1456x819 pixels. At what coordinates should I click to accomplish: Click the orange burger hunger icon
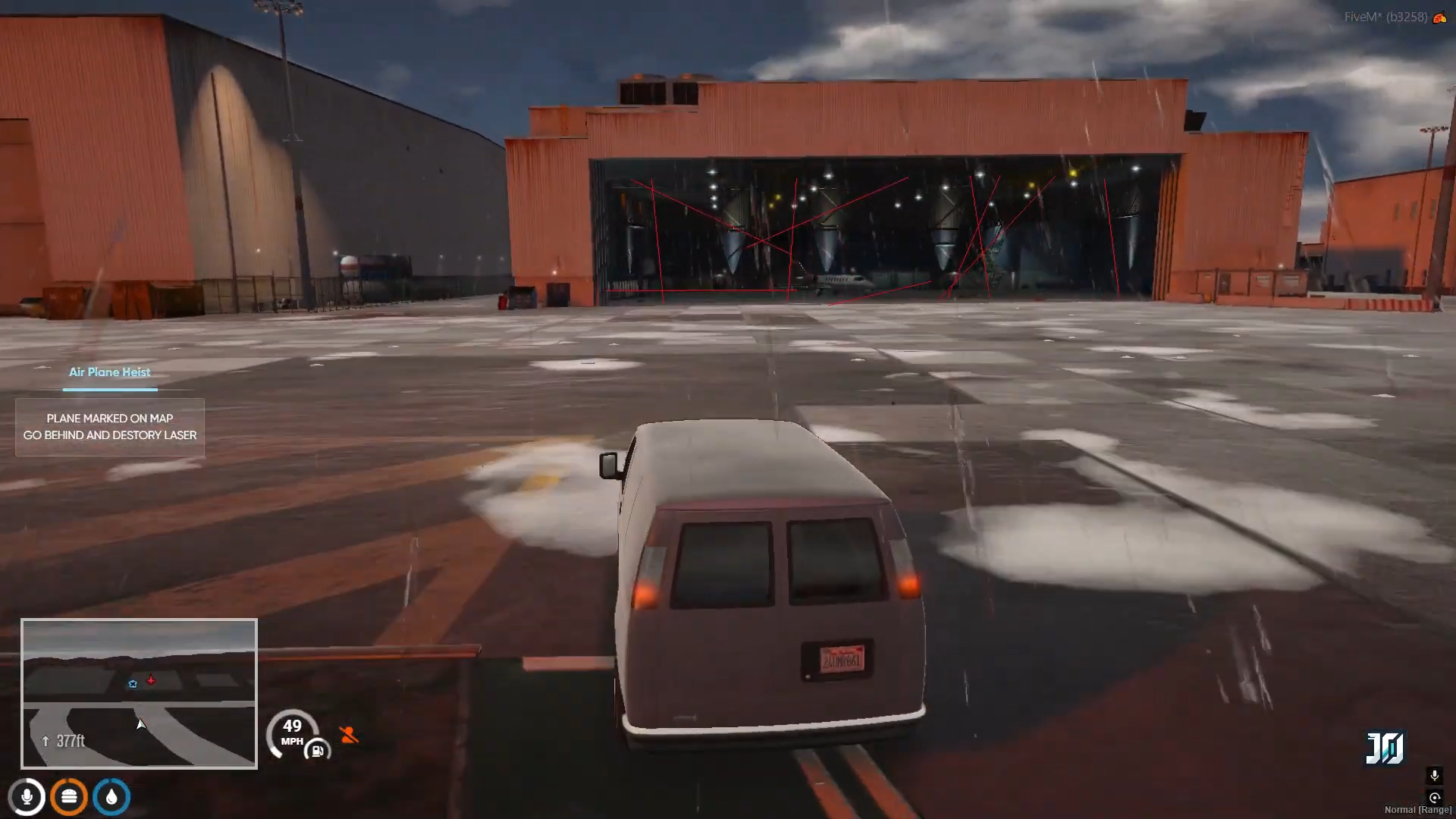click(x=69, y=797)
